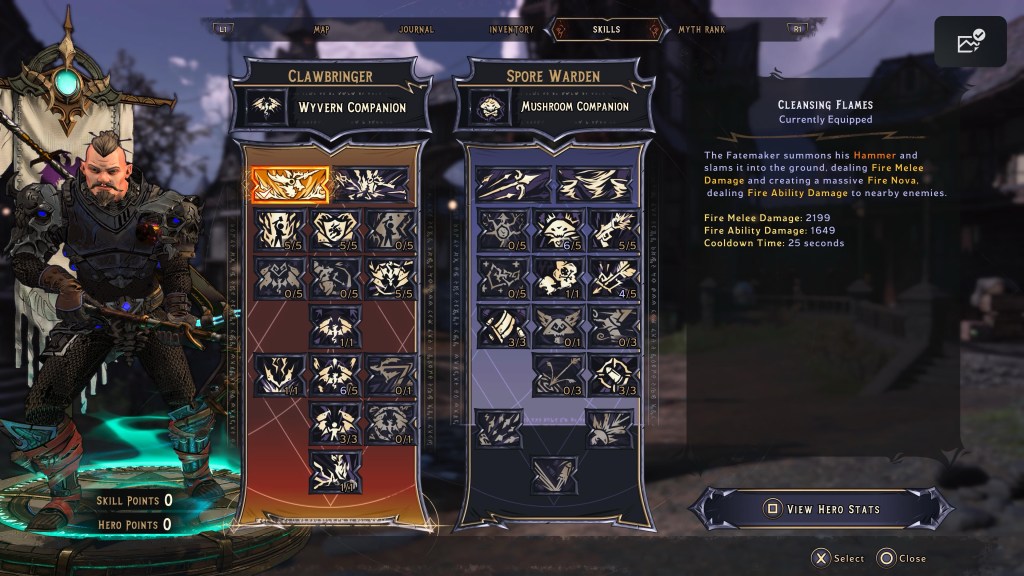Select Clawbringer skill showing 3/3 points

click(x=335, y=422)
